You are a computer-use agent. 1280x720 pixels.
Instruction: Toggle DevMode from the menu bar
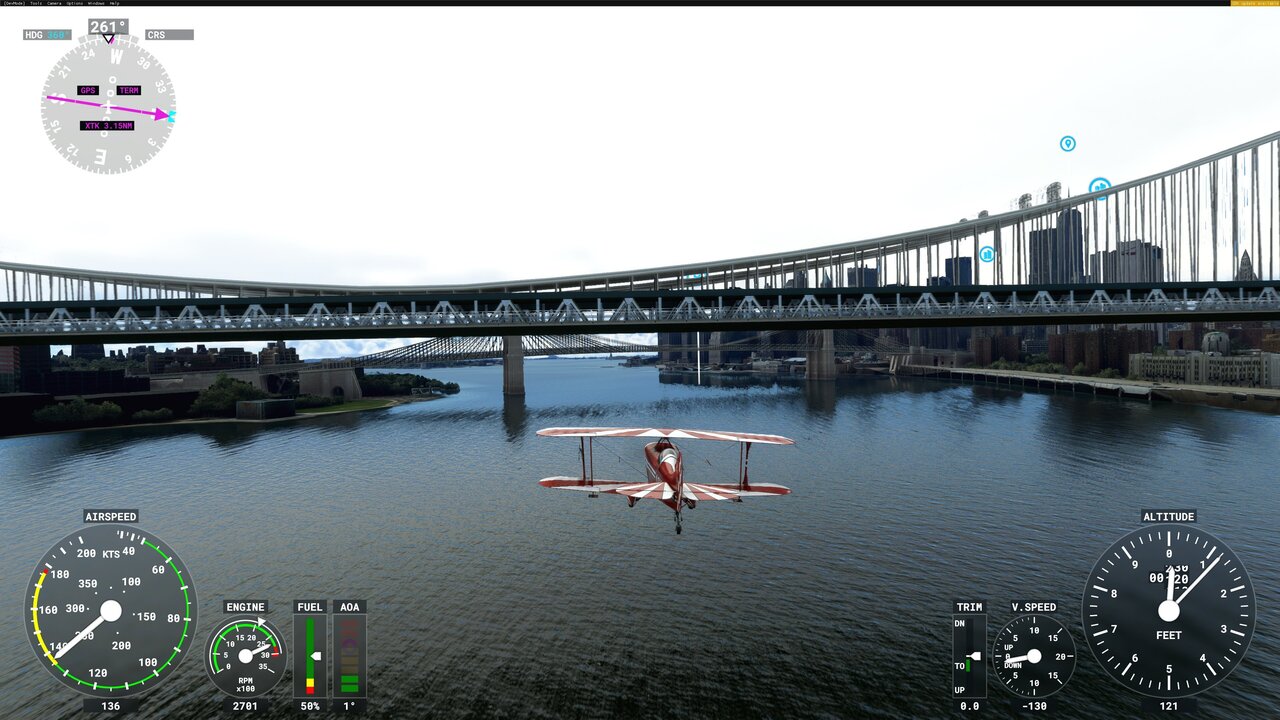(13, 3)
